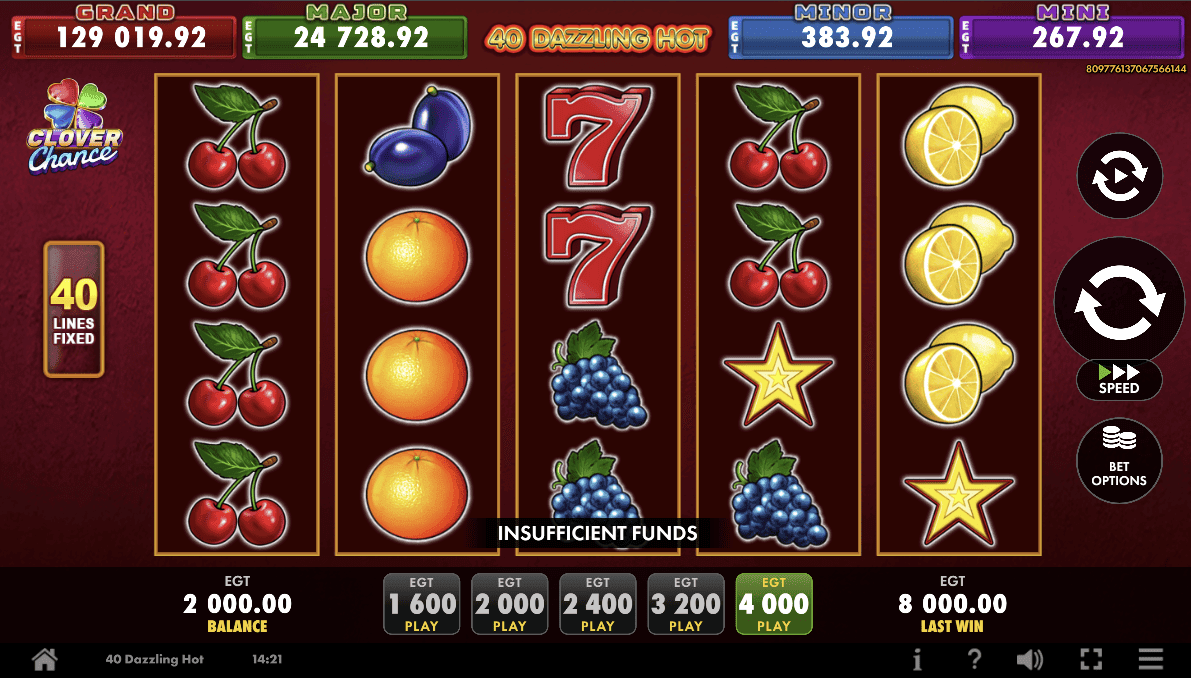Toggle the Speed button

tap(1119, 380)
